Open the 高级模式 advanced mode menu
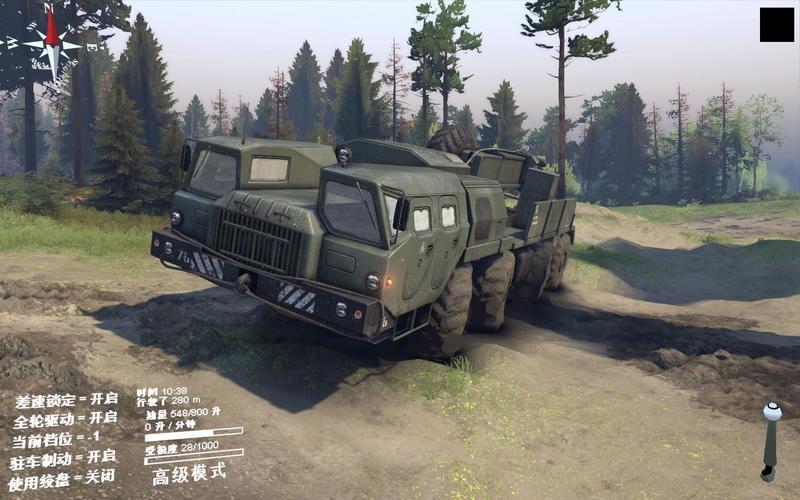The image size is (800, 500). click(x=189, y=473)
